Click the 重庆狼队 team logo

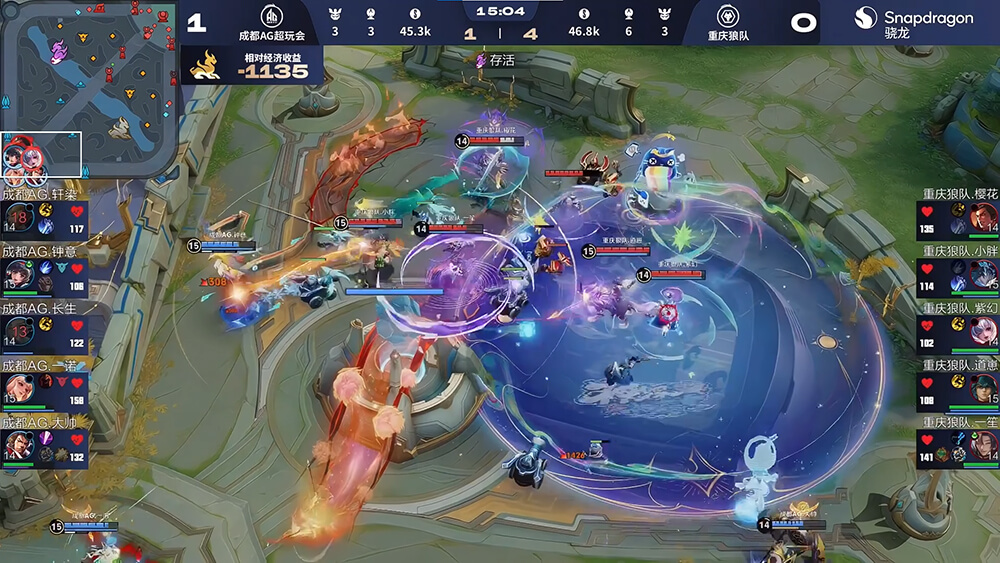click(727, 16)
